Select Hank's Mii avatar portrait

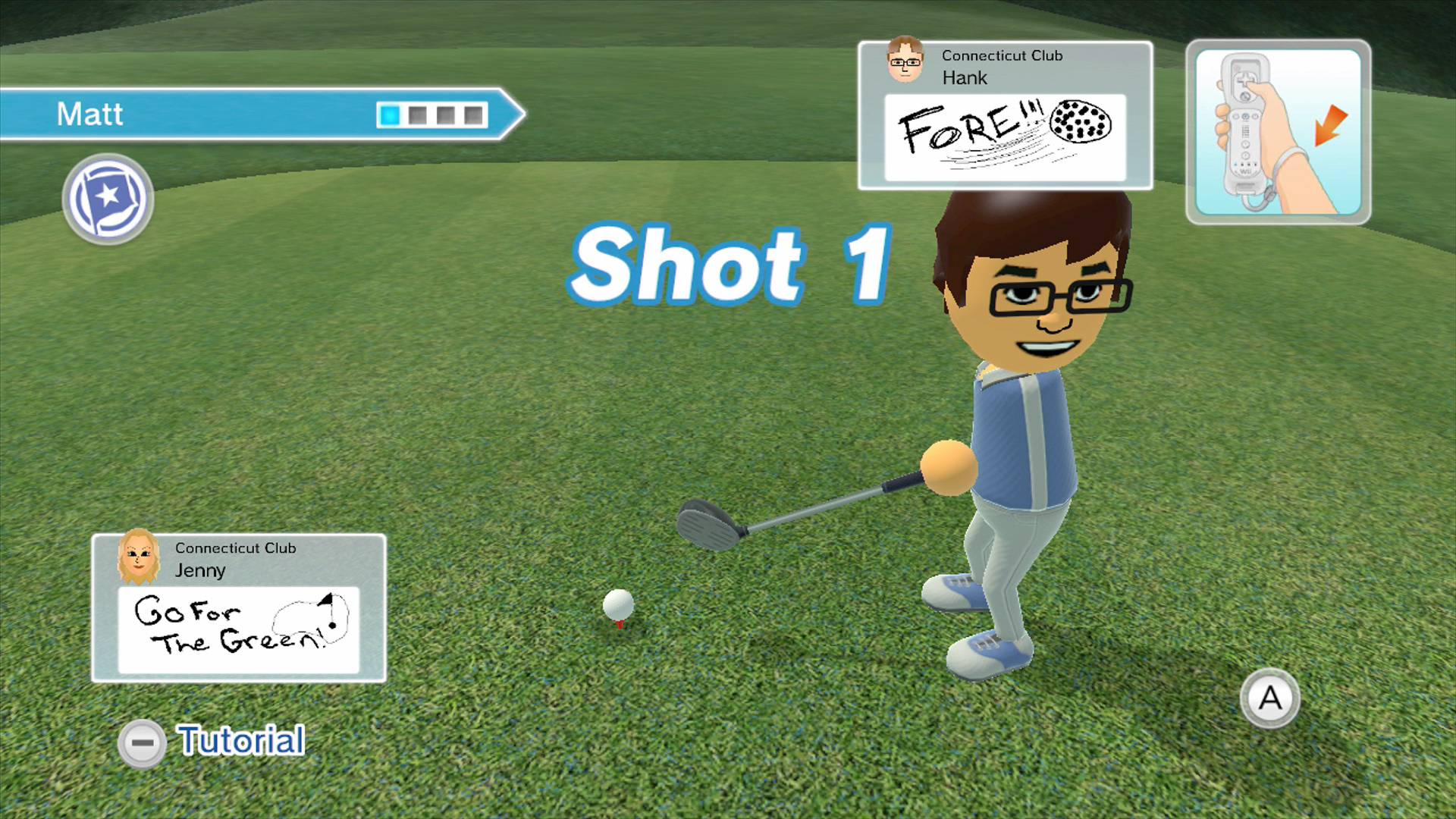903,64
